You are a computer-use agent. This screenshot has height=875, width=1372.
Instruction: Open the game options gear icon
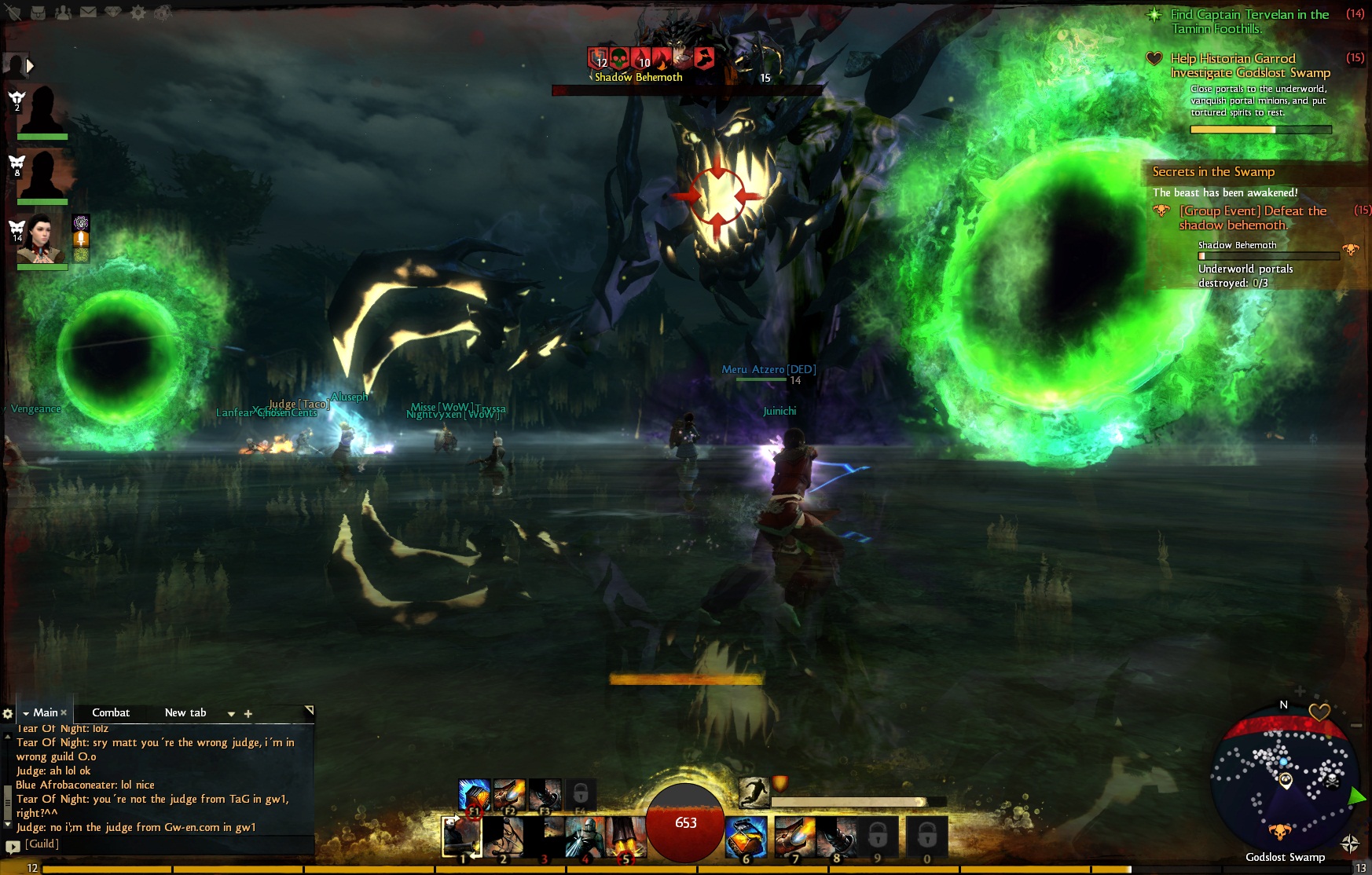tap(138, 13)
